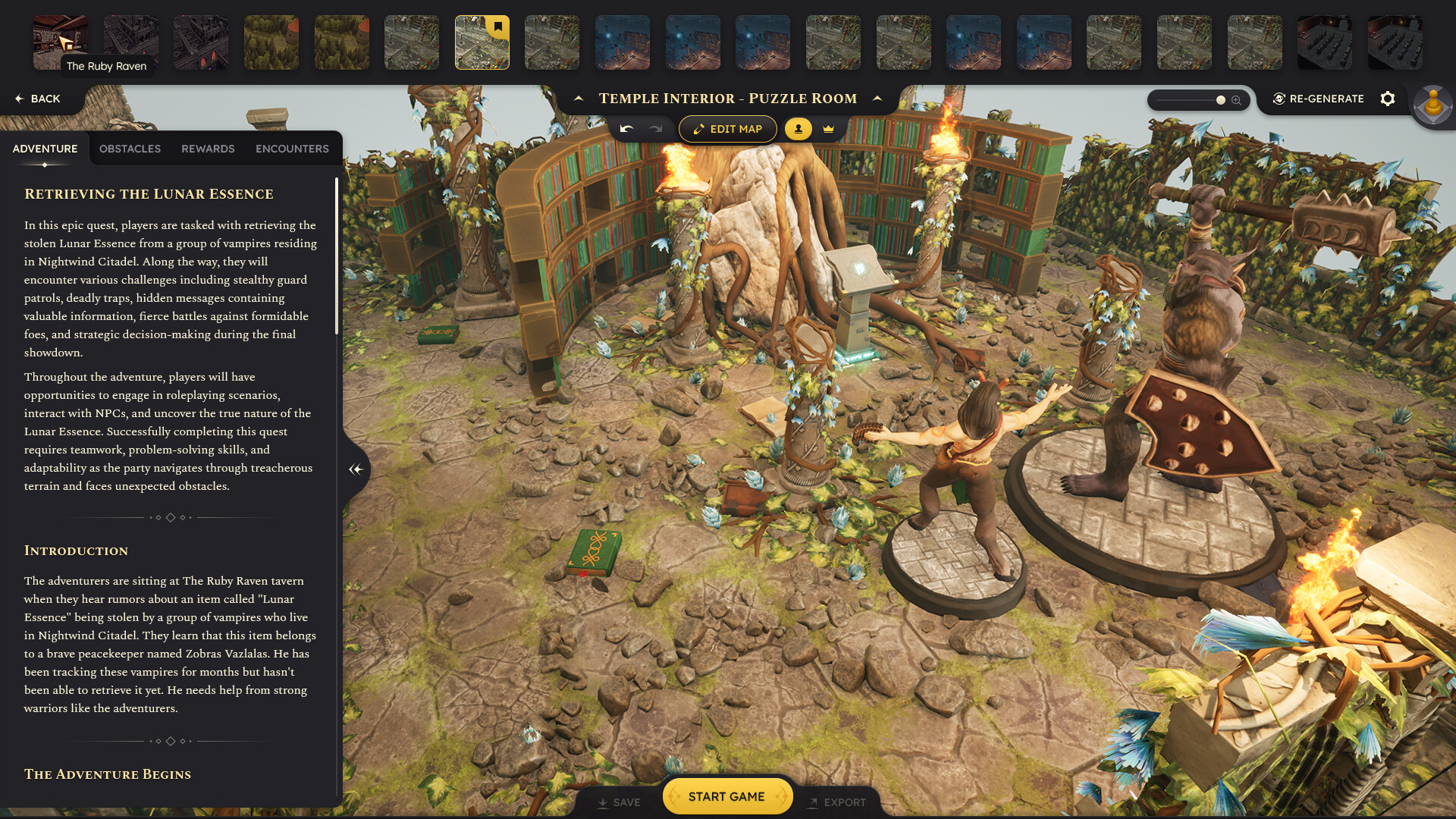Image resolution: width=1456 pixels, height=819 pixels.
Task: Open the settings gear
Action: [x=1388, y=99]
